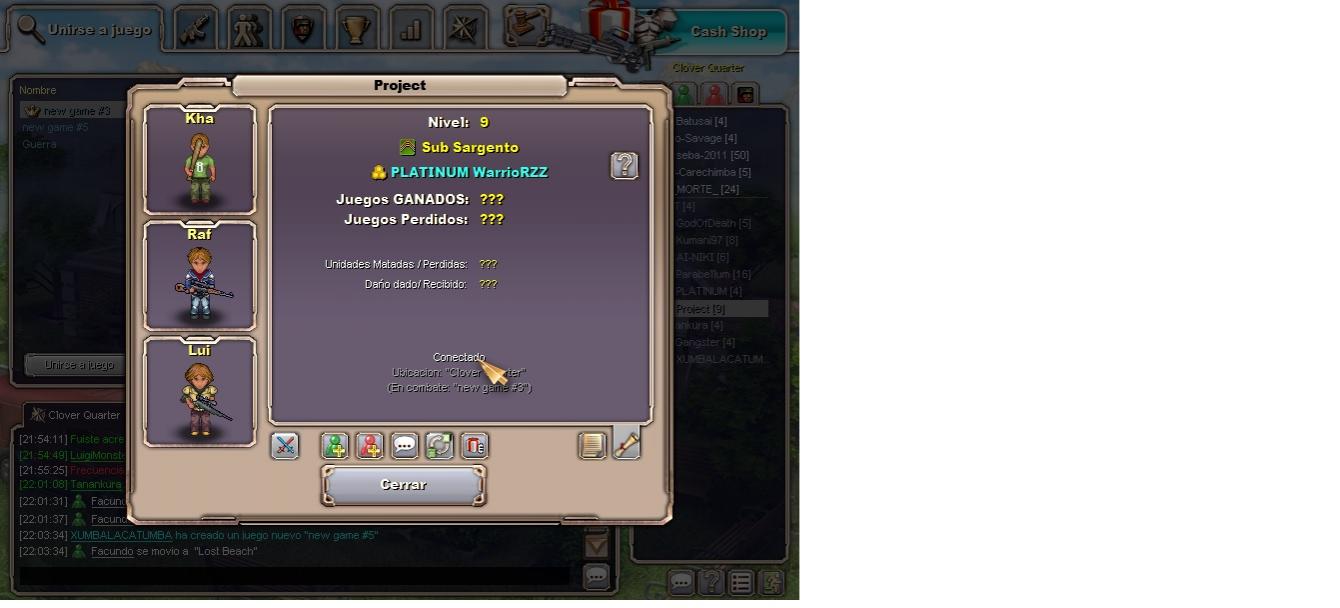Click the green circular arrows trade icon
The image size is (1340, 608).
tap(440, 446)
